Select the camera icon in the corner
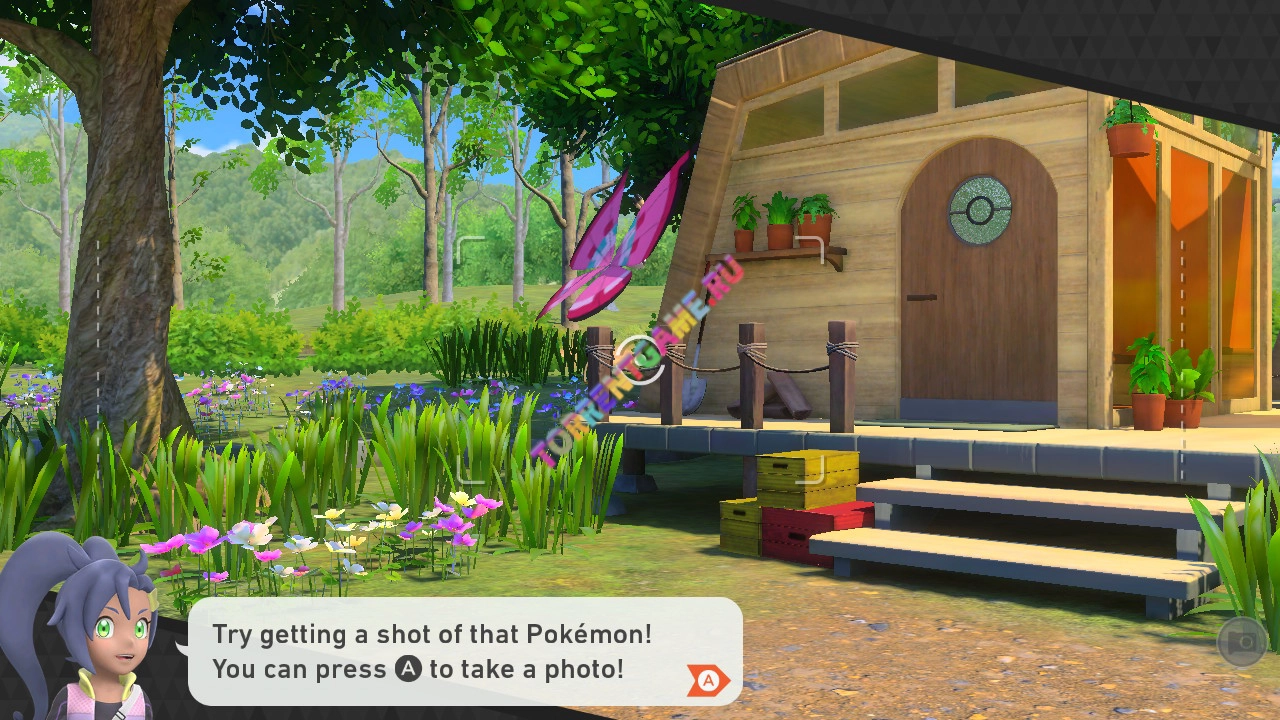Screen dimensions: 1280x720 1242,642
